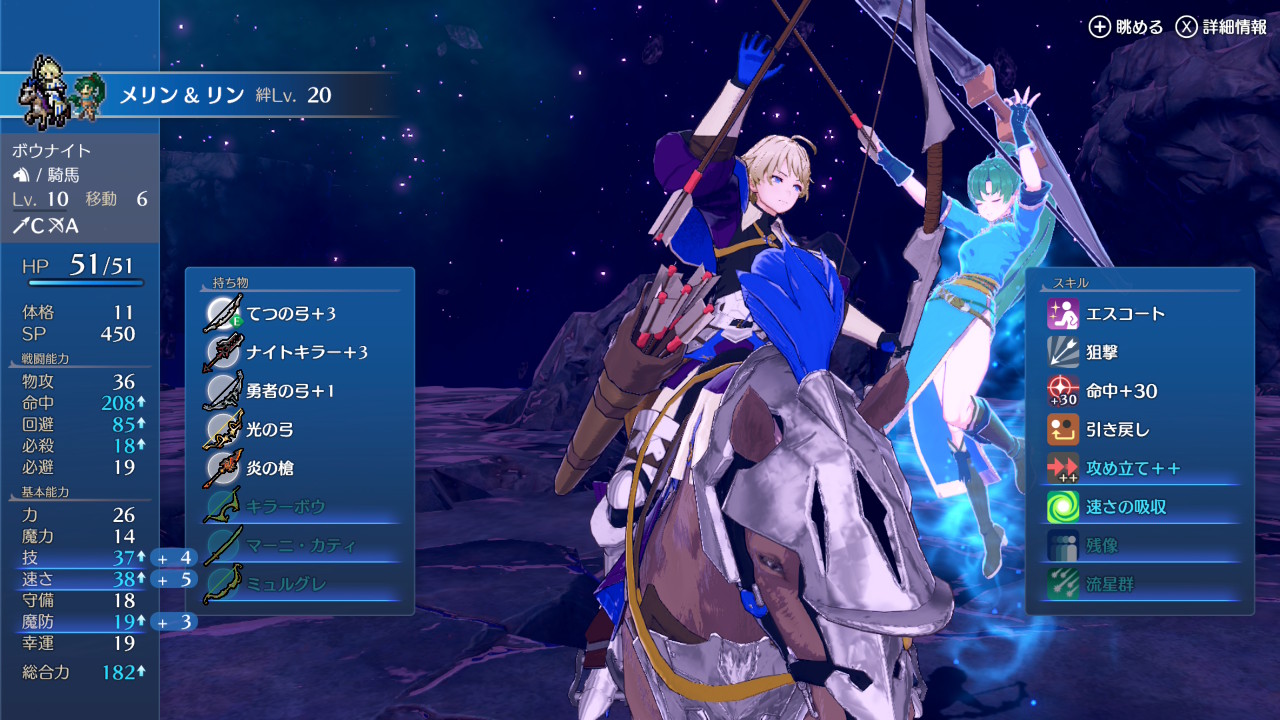Select the 流星群 engage attack

click(x=1140, y=584)
